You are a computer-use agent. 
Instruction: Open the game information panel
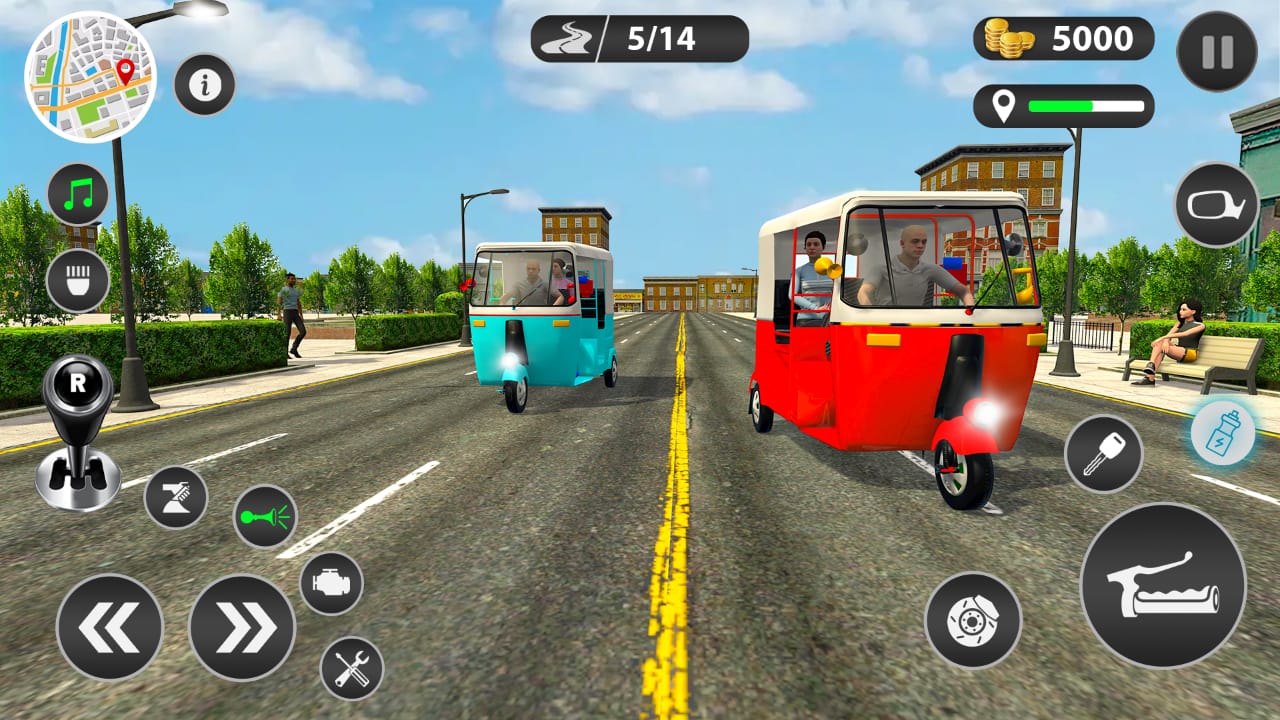tap(205, 84)
